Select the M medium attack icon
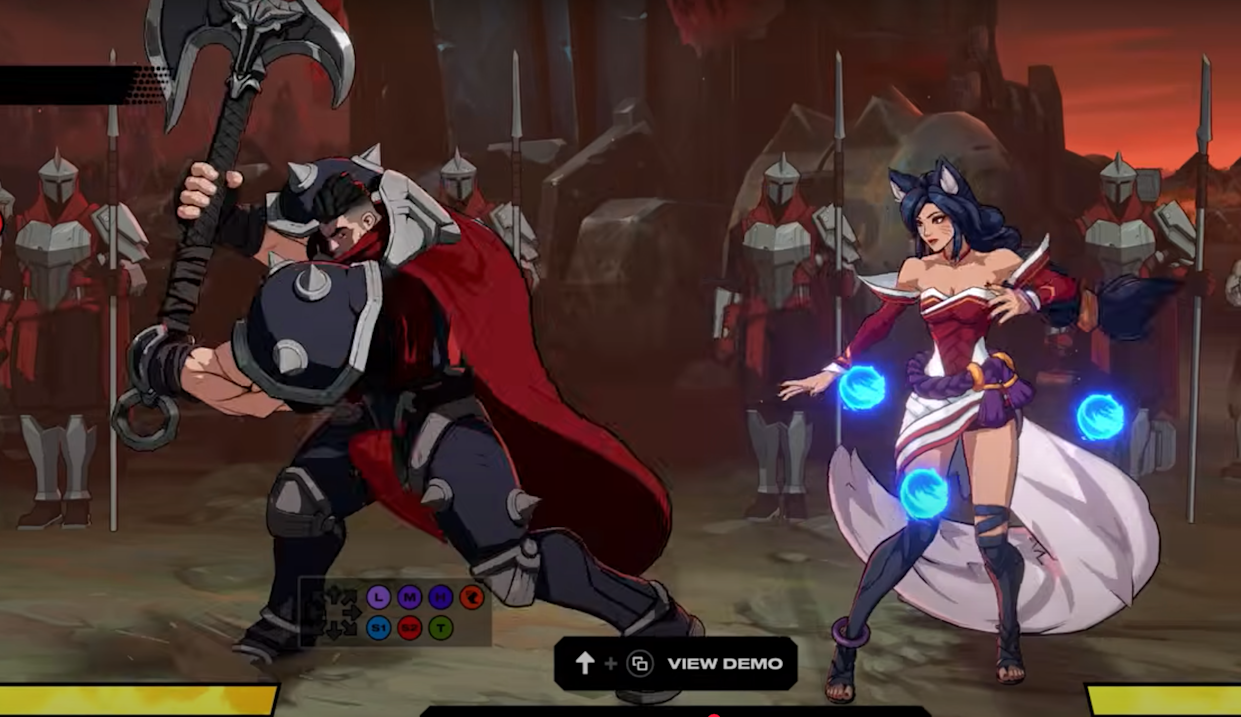Image resolution: width=1241 pixels, height=717 pixels. tap(409, 597)
